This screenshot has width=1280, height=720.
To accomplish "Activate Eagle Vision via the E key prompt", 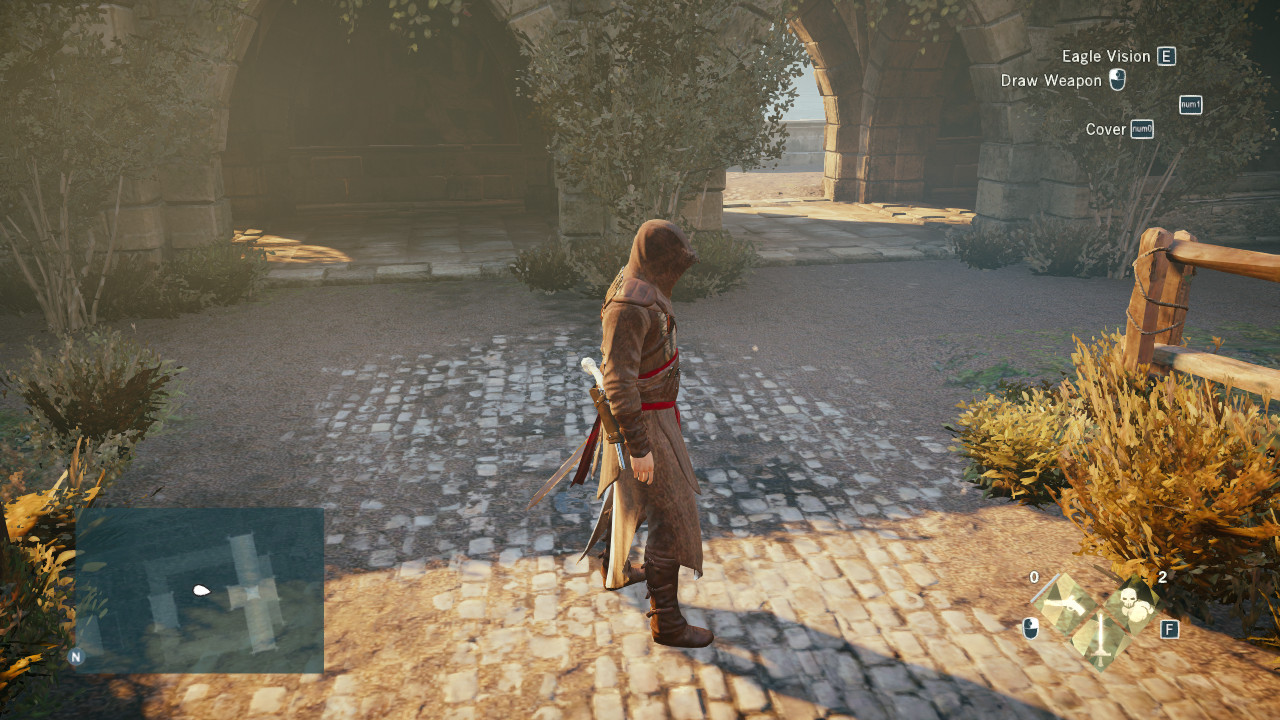I will 1166,56.
